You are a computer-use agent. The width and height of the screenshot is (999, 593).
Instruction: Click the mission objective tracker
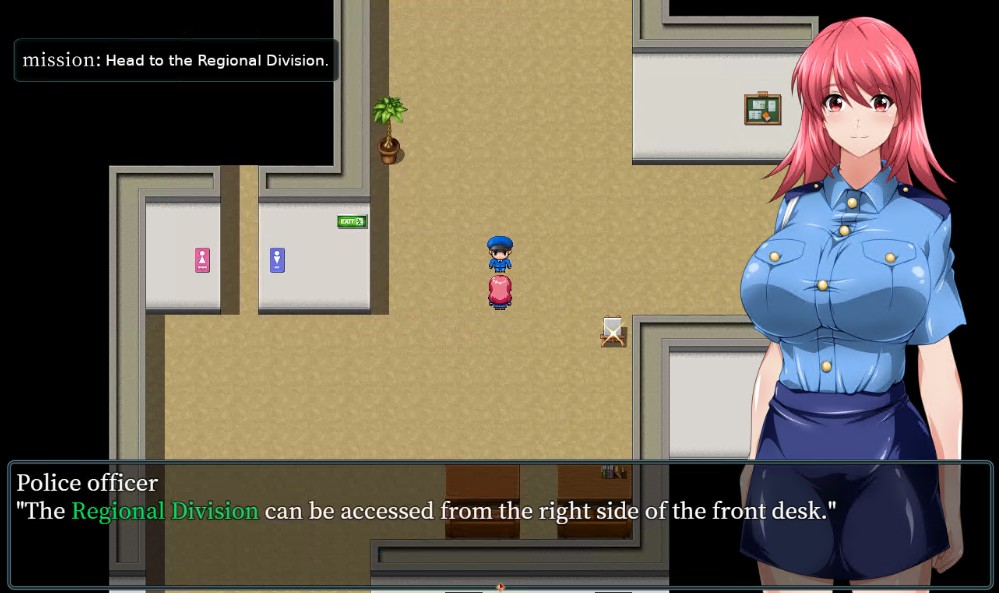point(176,60)
